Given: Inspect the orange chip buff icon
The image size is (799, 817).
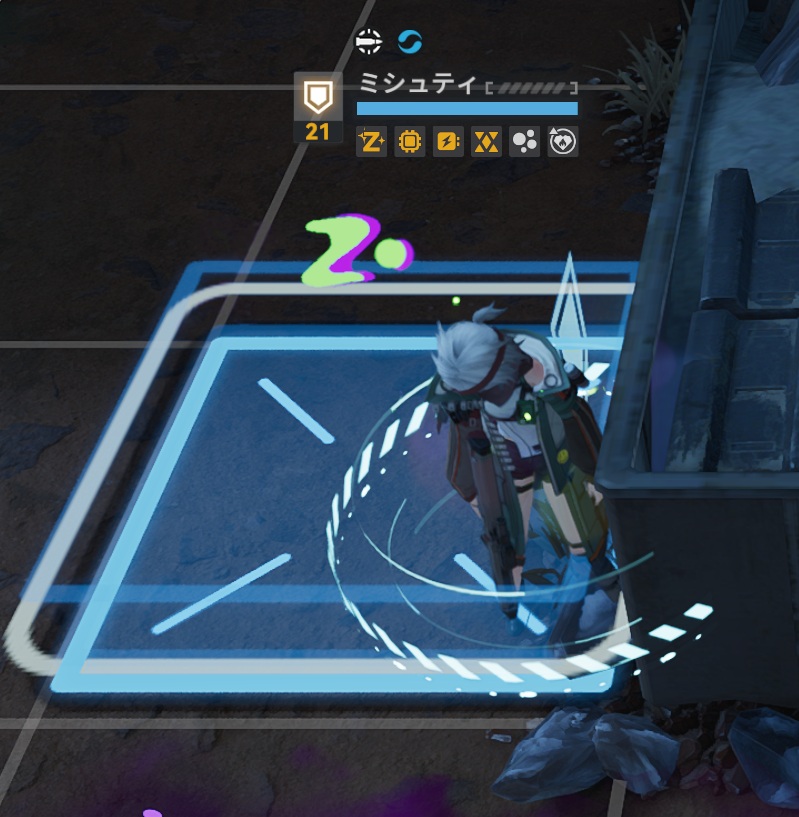Looking at the screenshot, I should pyautogui.click(x=409, y=143).
